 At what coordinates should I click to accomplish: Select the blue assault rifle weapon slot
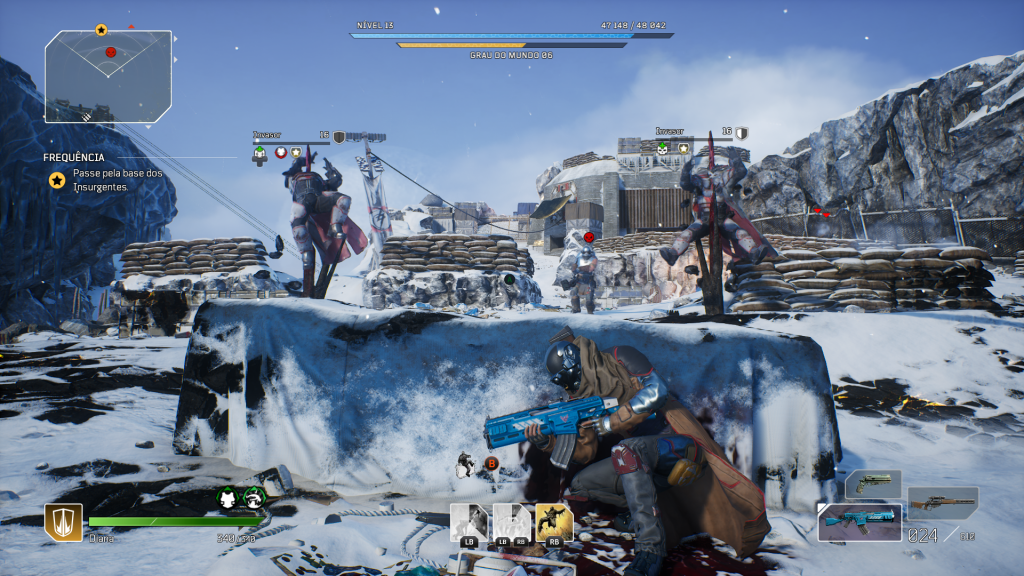859,522
